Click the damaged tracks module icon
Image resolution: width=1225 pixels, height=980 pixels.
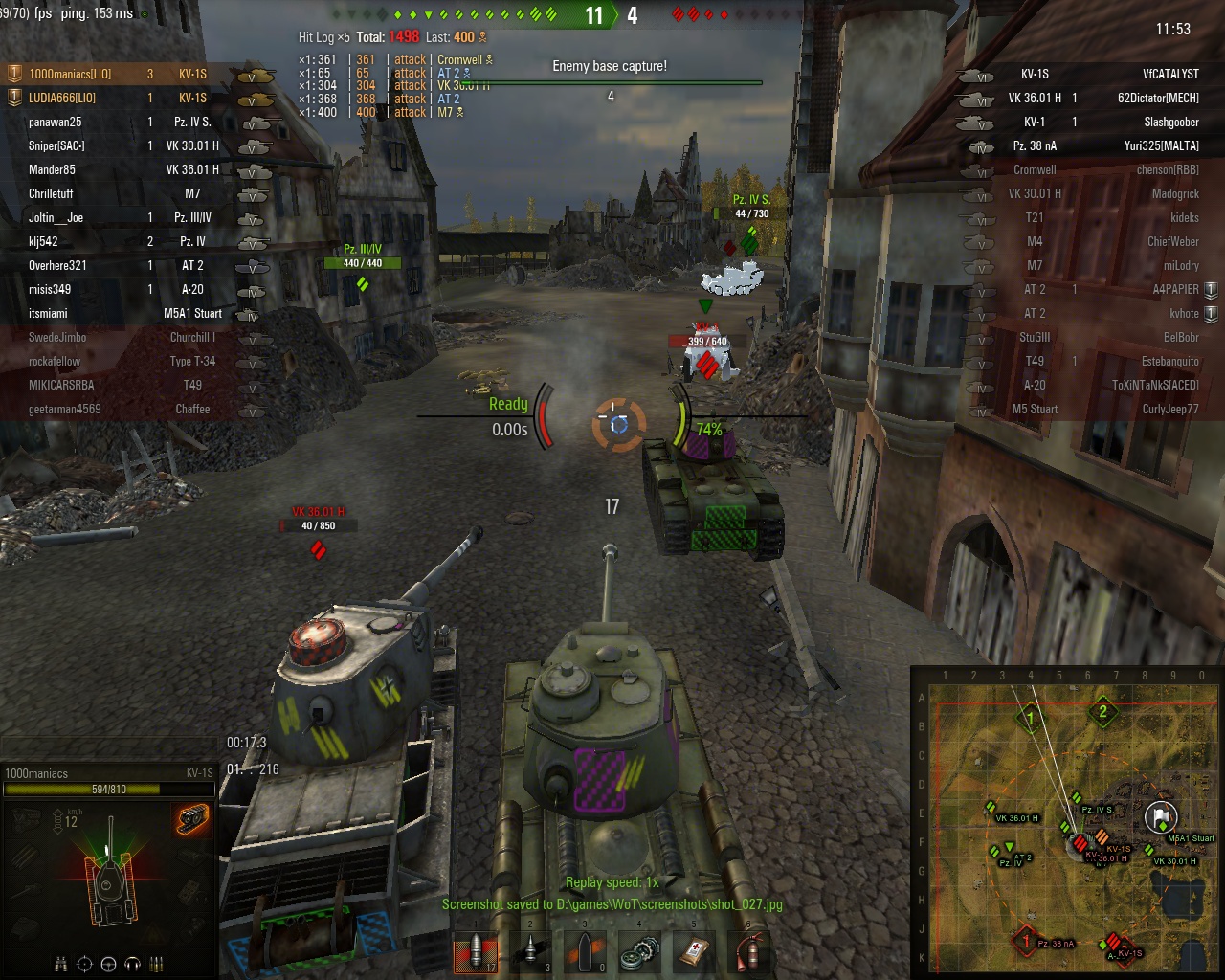coord(192,819)
